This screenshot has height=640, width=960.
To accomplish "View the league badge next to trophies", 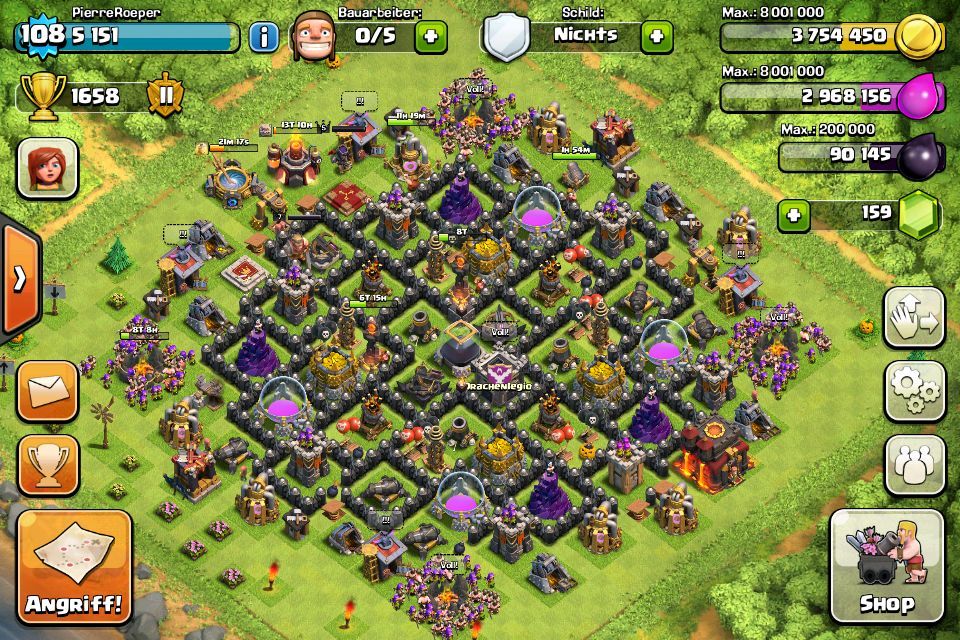I will tap(164, 96).
